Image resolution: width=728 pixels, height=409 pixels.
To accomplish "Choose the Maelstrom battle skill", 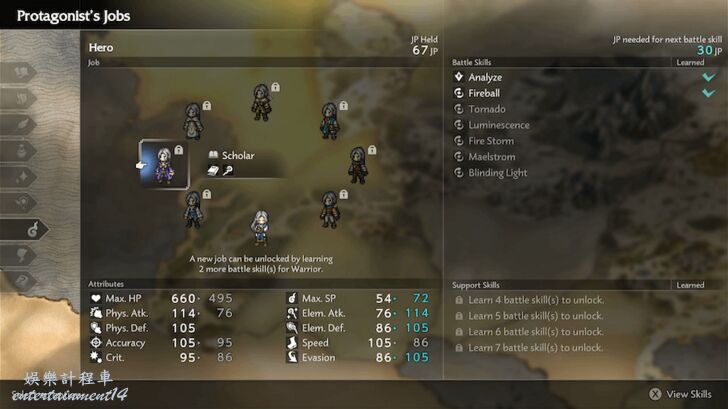I will click(x=490, y=157).
